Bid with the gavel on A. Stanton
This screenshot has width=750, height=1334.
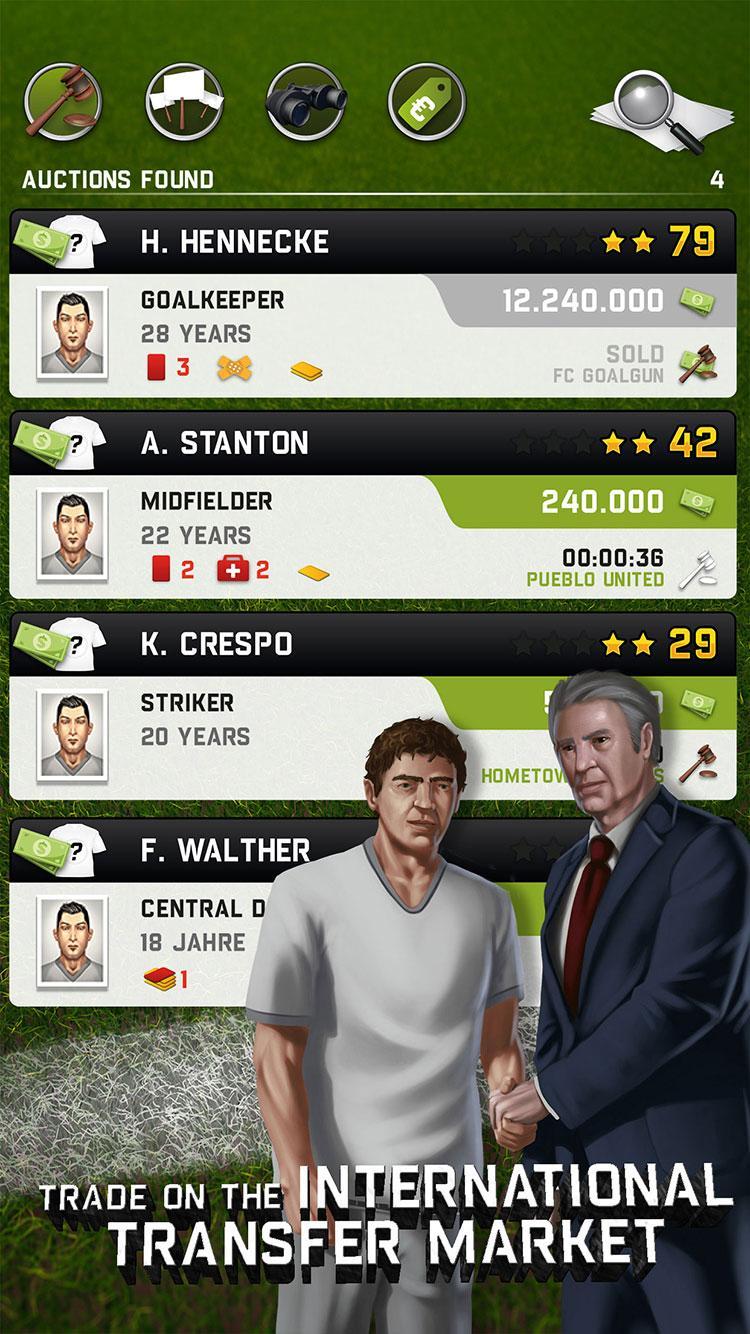pyautogui.click(x=697, y=568)
